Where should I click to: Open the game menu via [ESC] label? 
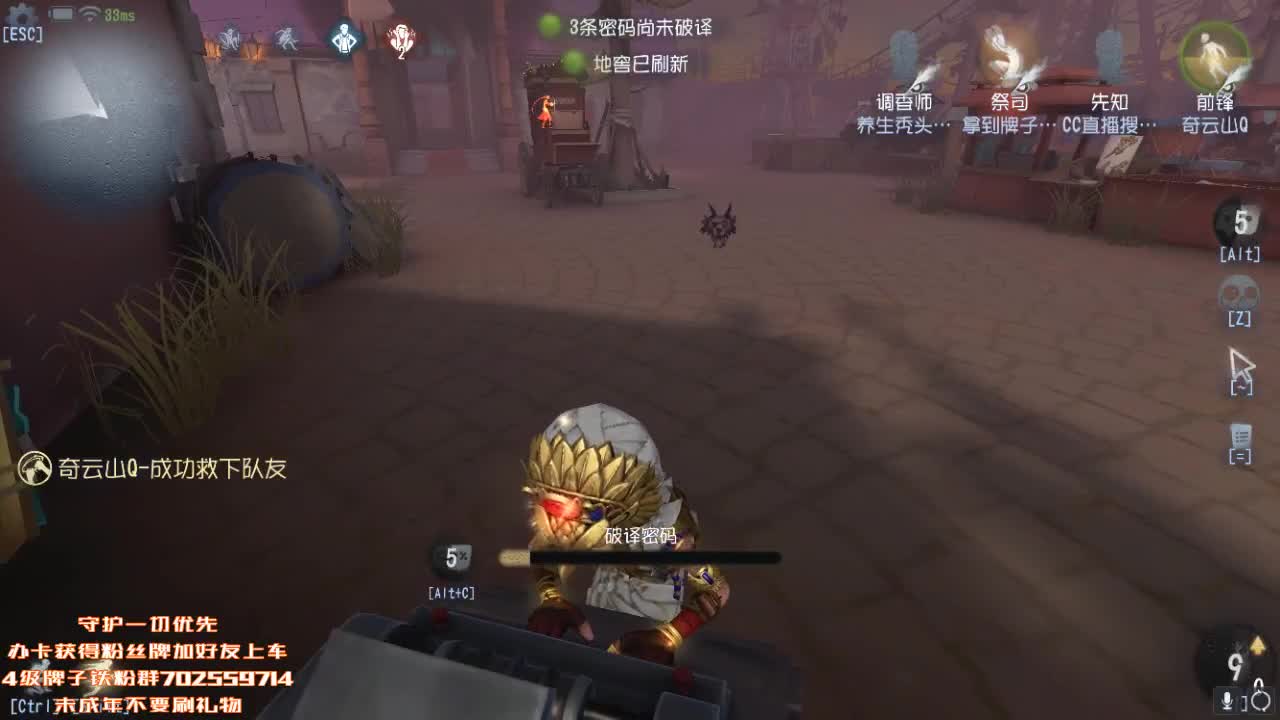(x=23, y=33)
